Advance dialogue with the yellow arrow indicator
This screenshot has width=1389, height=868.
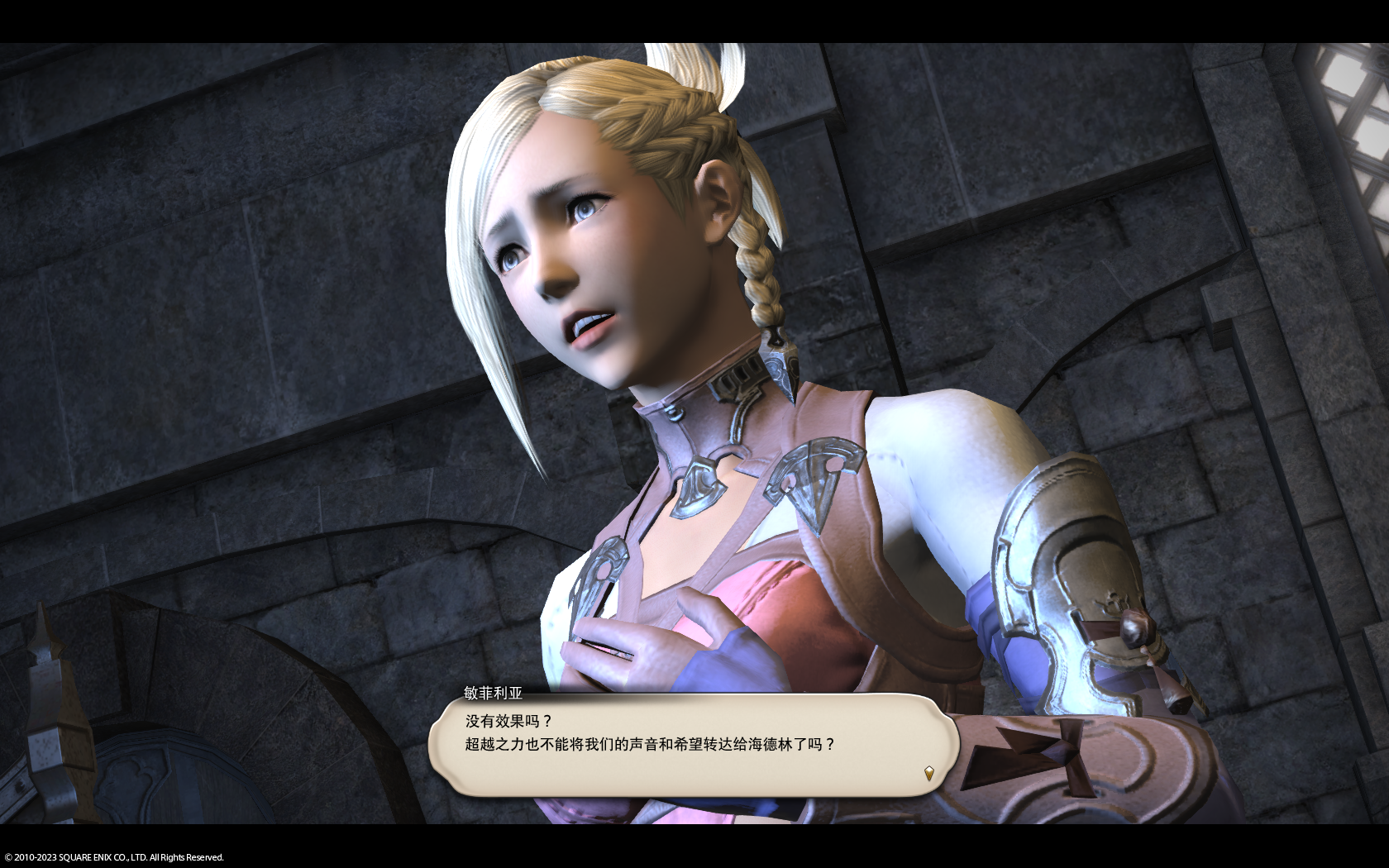pyautogui.click(x=928, y=774)
